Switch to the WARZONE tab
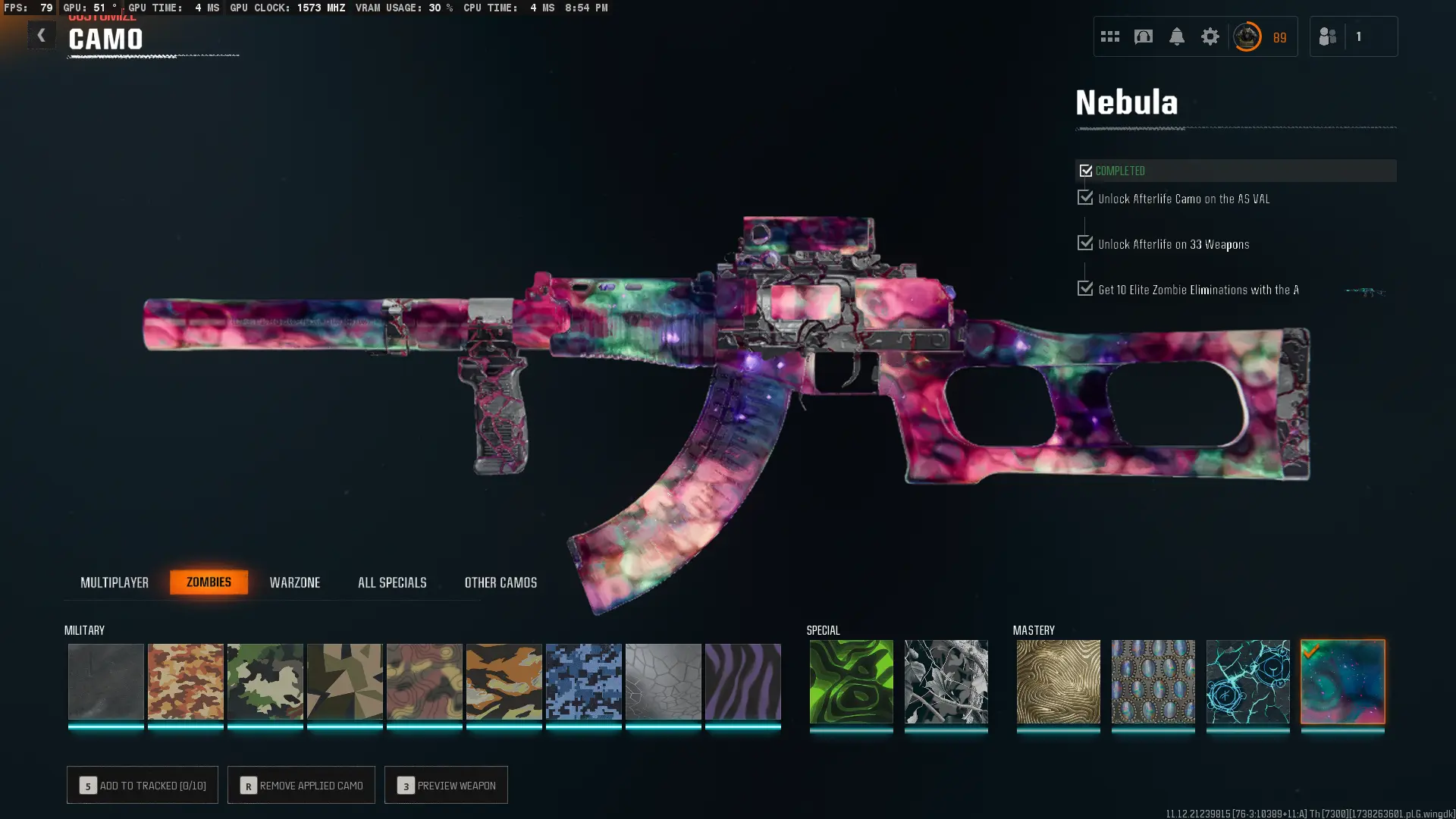The image size is (1456, 819). click(x=296, y=582)
